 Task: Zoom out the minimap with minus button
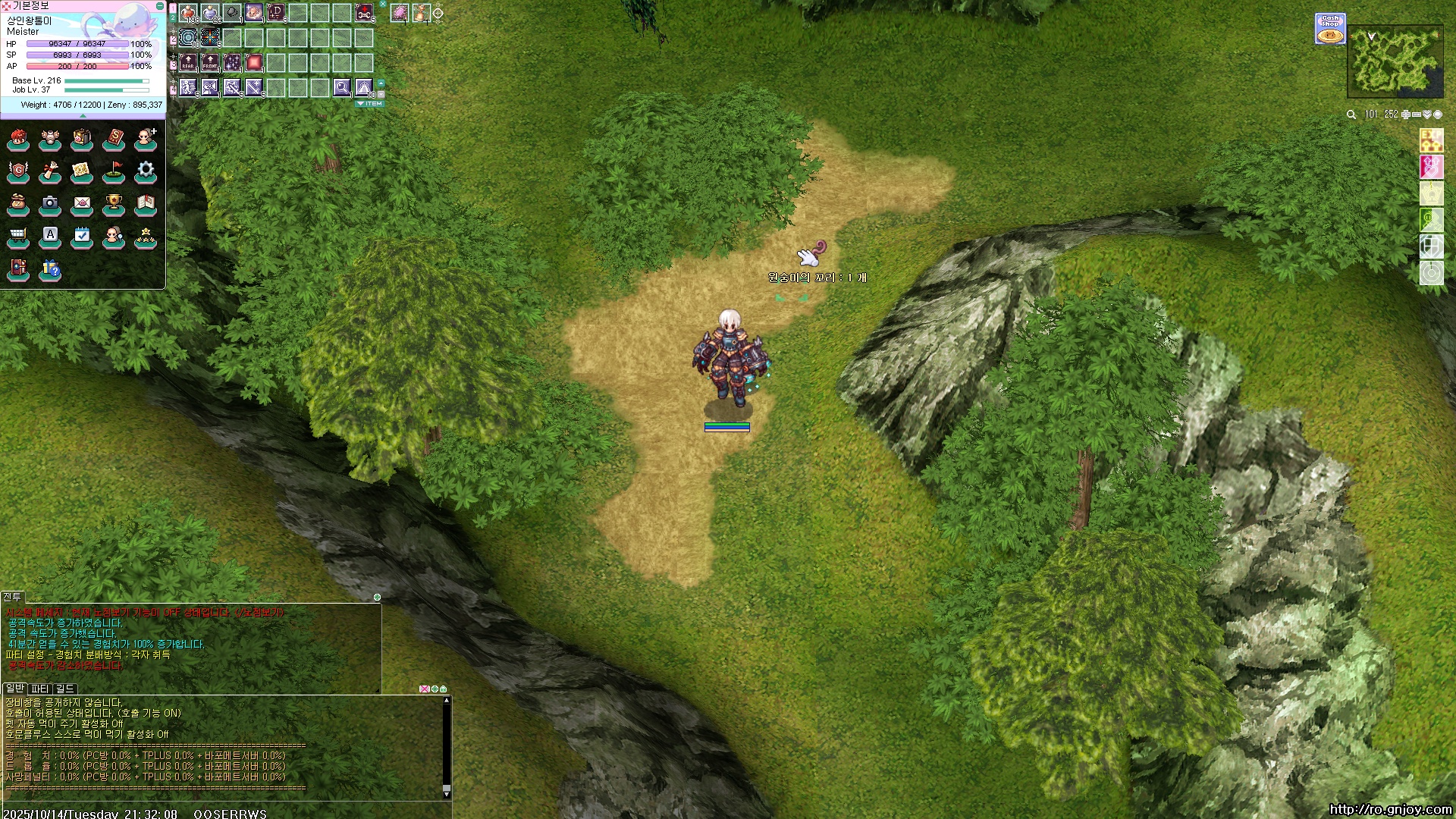(x=1416, y=115)
